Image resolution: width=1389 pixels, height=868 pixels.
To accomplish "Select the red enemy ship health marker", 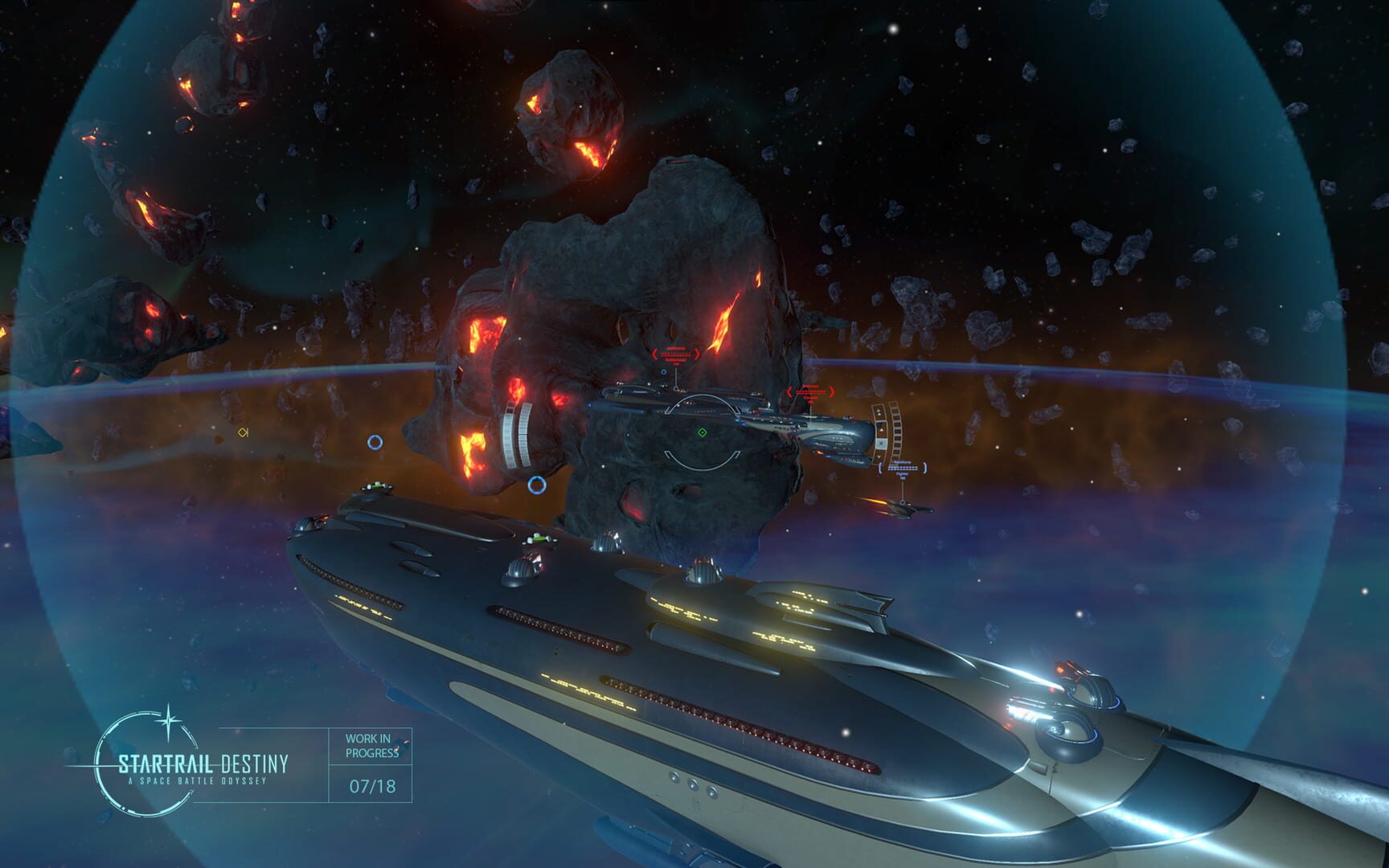I will pyautogui.click(x=676, y=354).
